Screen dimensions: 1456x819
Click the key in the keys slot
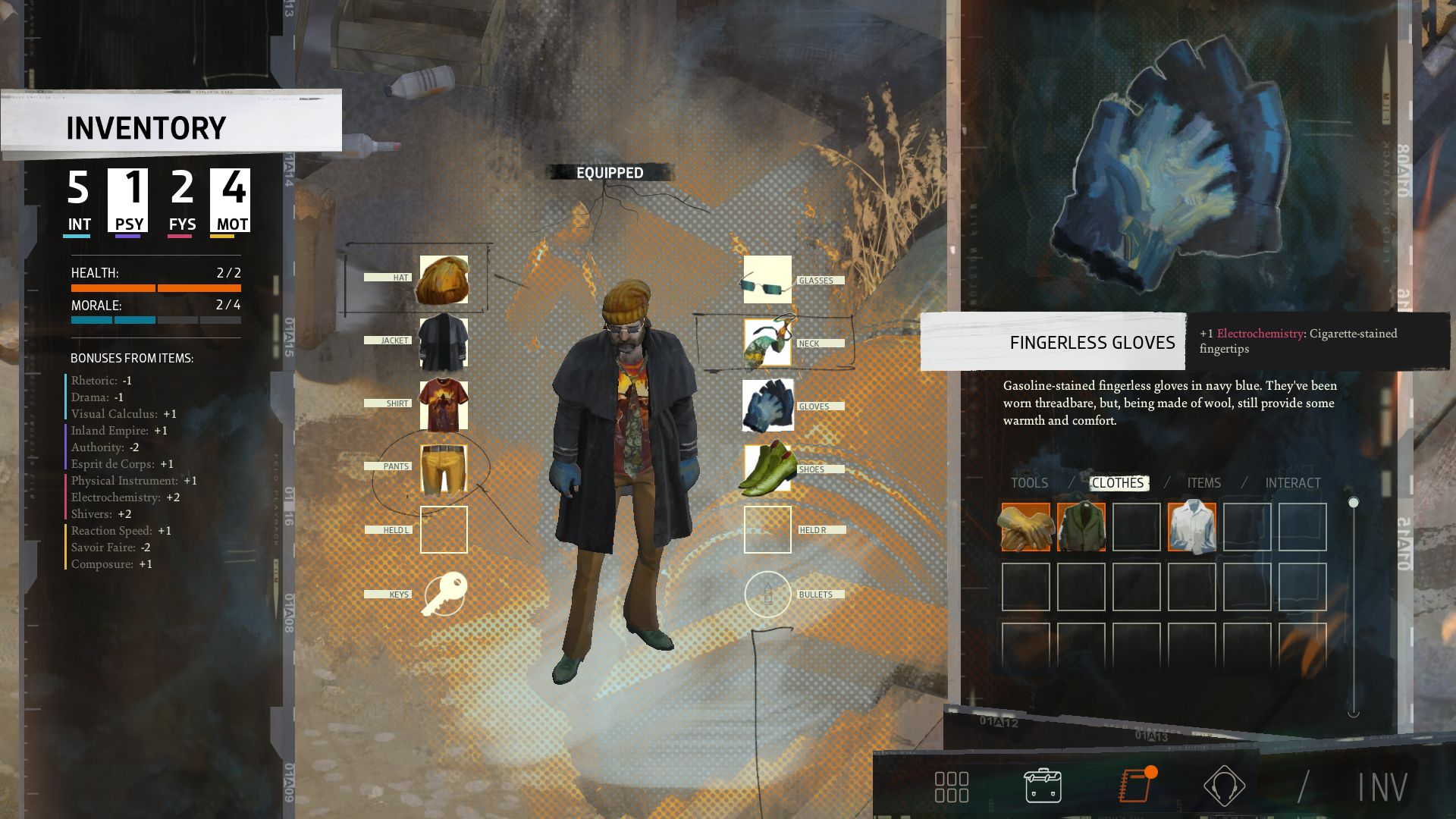coord(444,594)
